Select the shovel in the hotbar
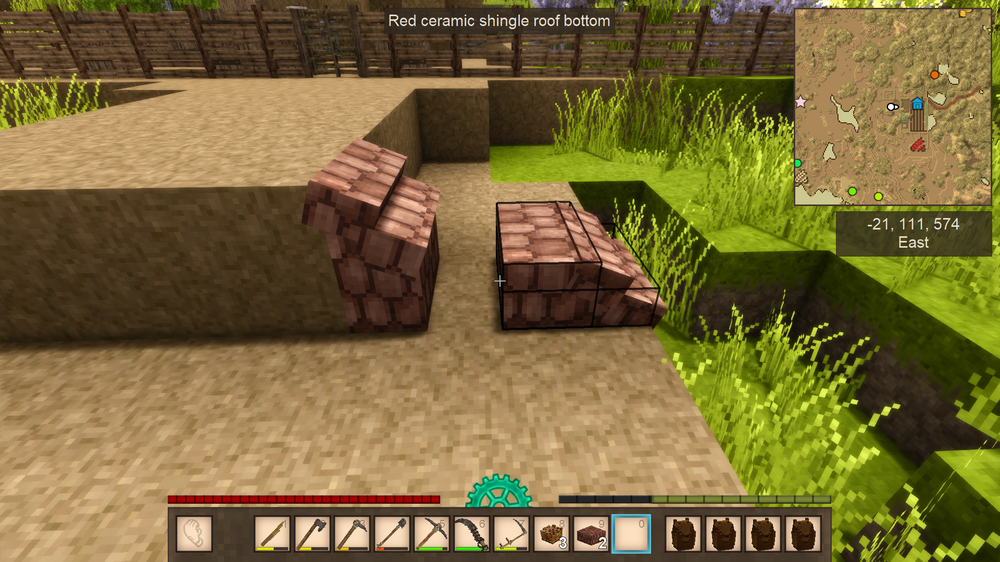The width and height of the screenshot is (1000, 562). click(x=392, y=533)
